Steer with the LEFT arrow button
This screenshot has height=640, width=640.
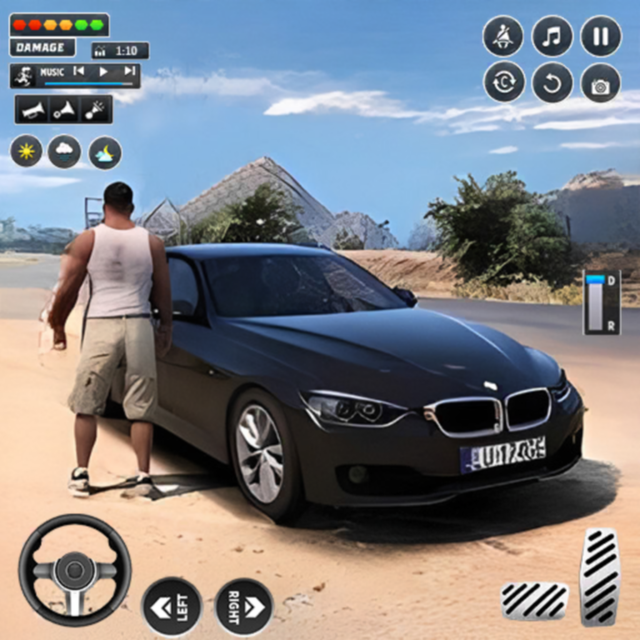[171, 606]
